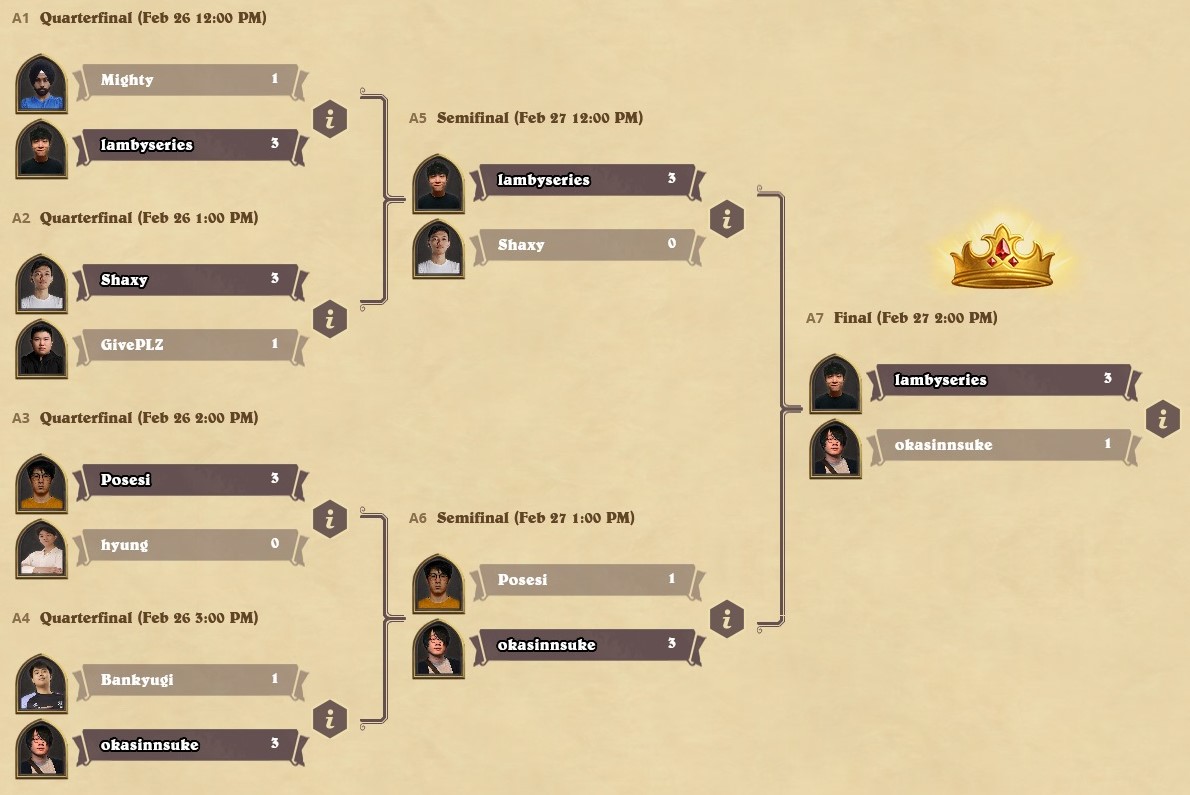
Task: Select Mighty in the A1 Quarterfinal
Action: [188, 80]
